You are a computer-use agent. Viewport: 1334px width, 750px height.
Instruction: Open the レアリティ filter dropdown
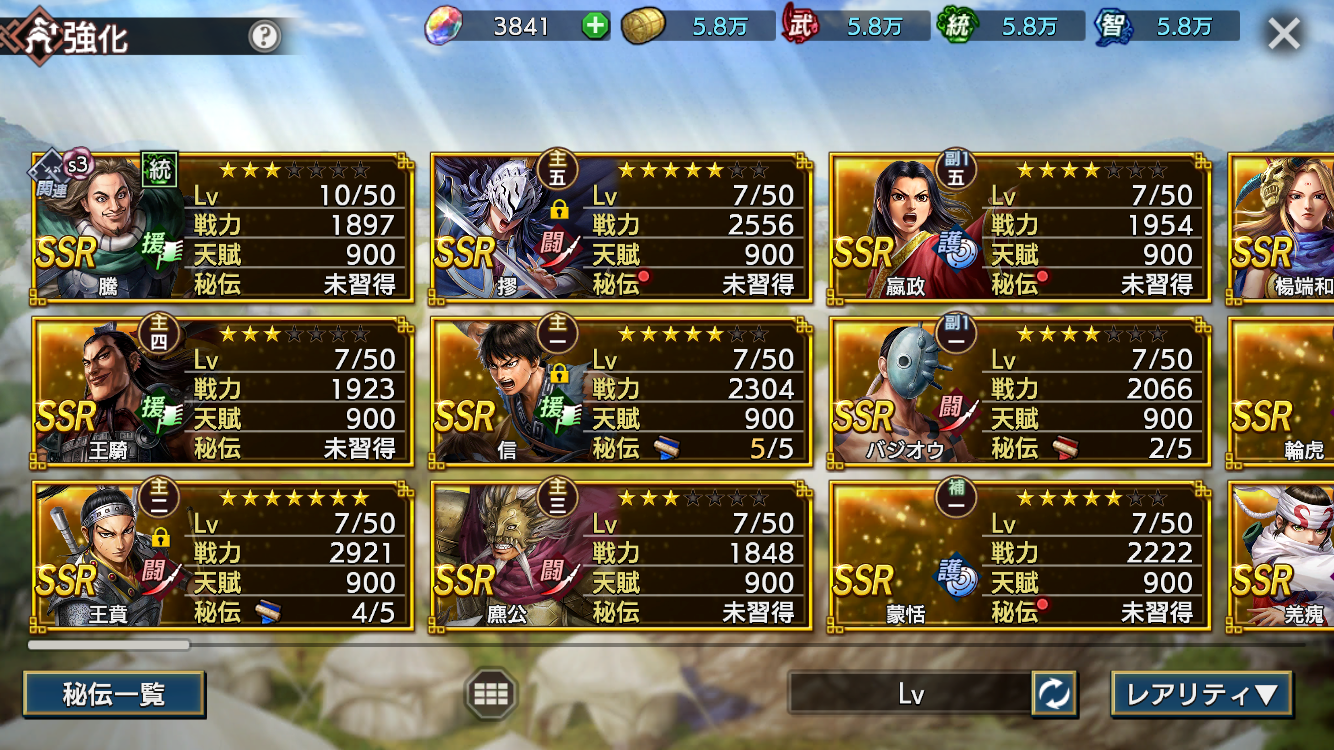tap(1201, 693)
